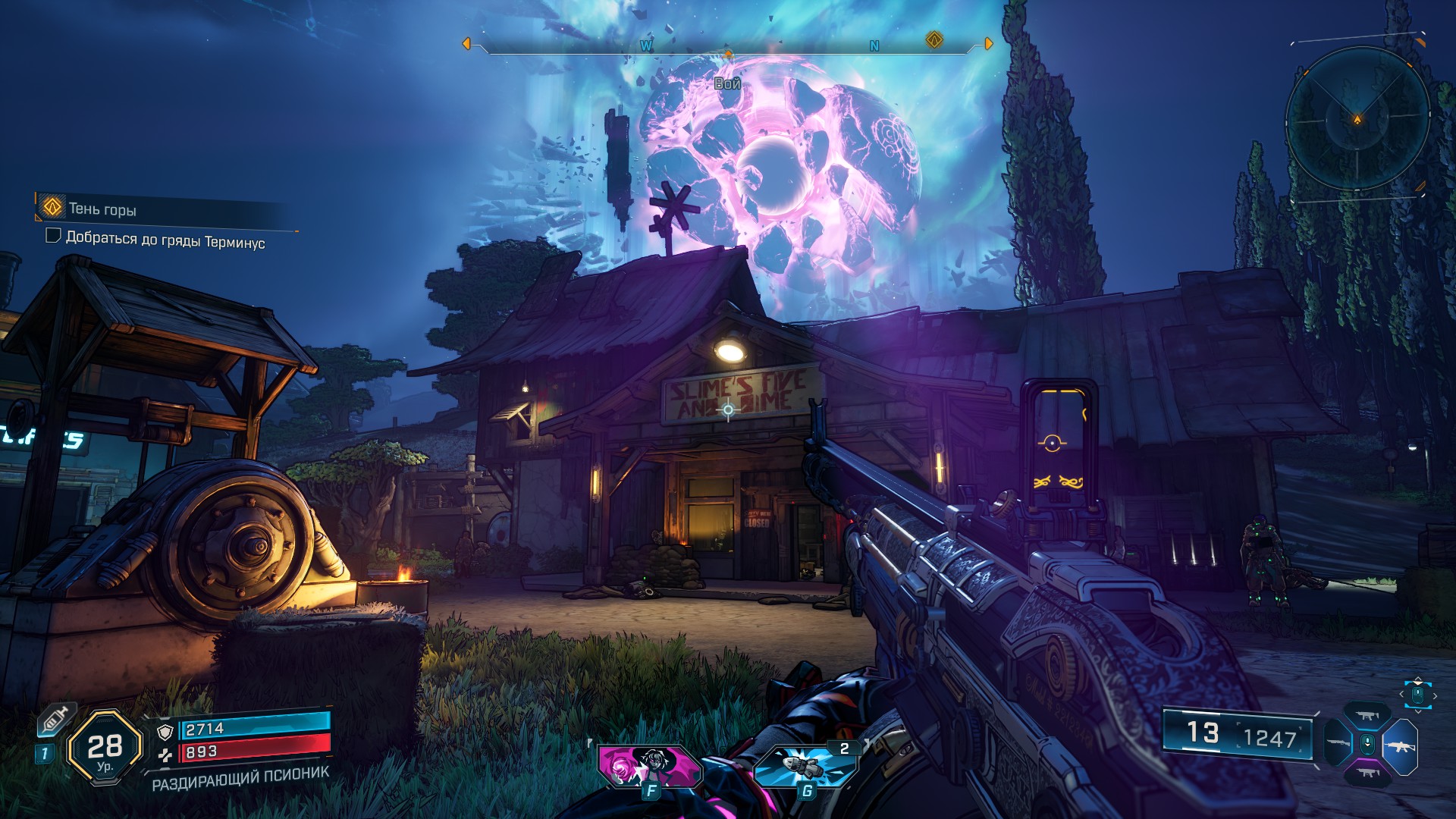This screenshot has width=1456, height=819.
Task: Tick the "Добраться до гряды Терминус" objective checkbox
Action: 53,236
